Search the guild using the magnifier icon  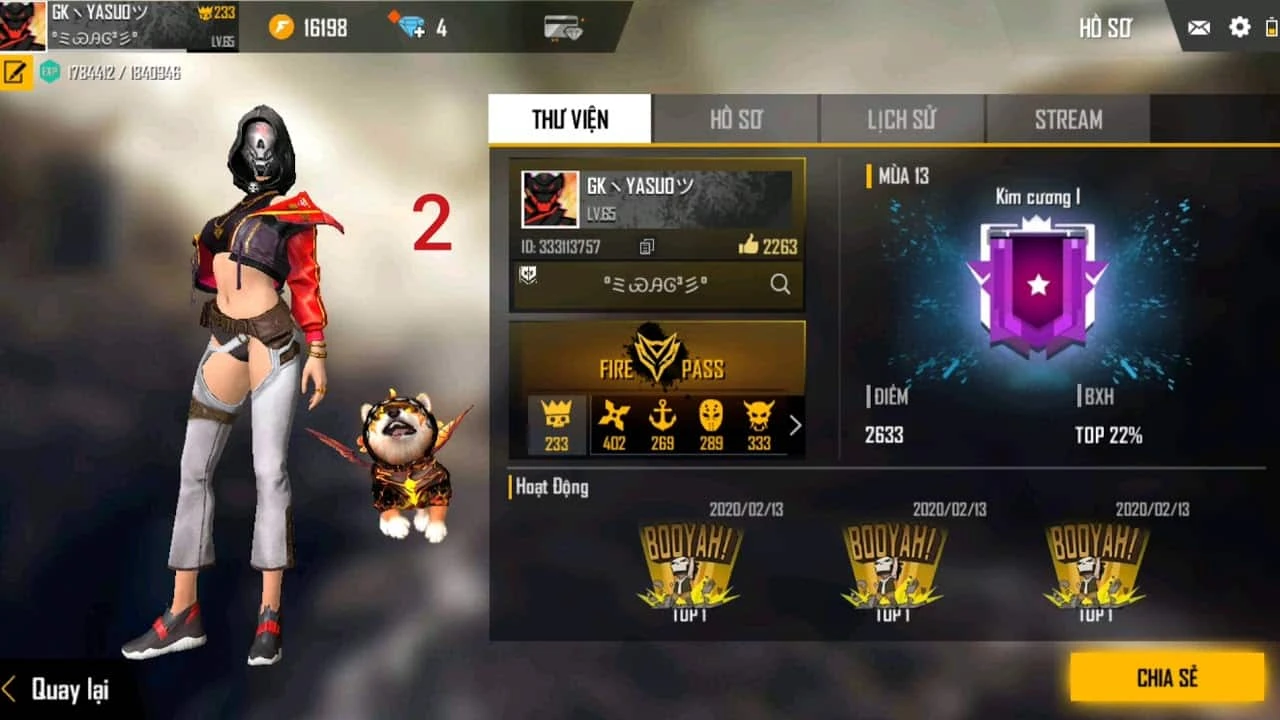(779, 284)
